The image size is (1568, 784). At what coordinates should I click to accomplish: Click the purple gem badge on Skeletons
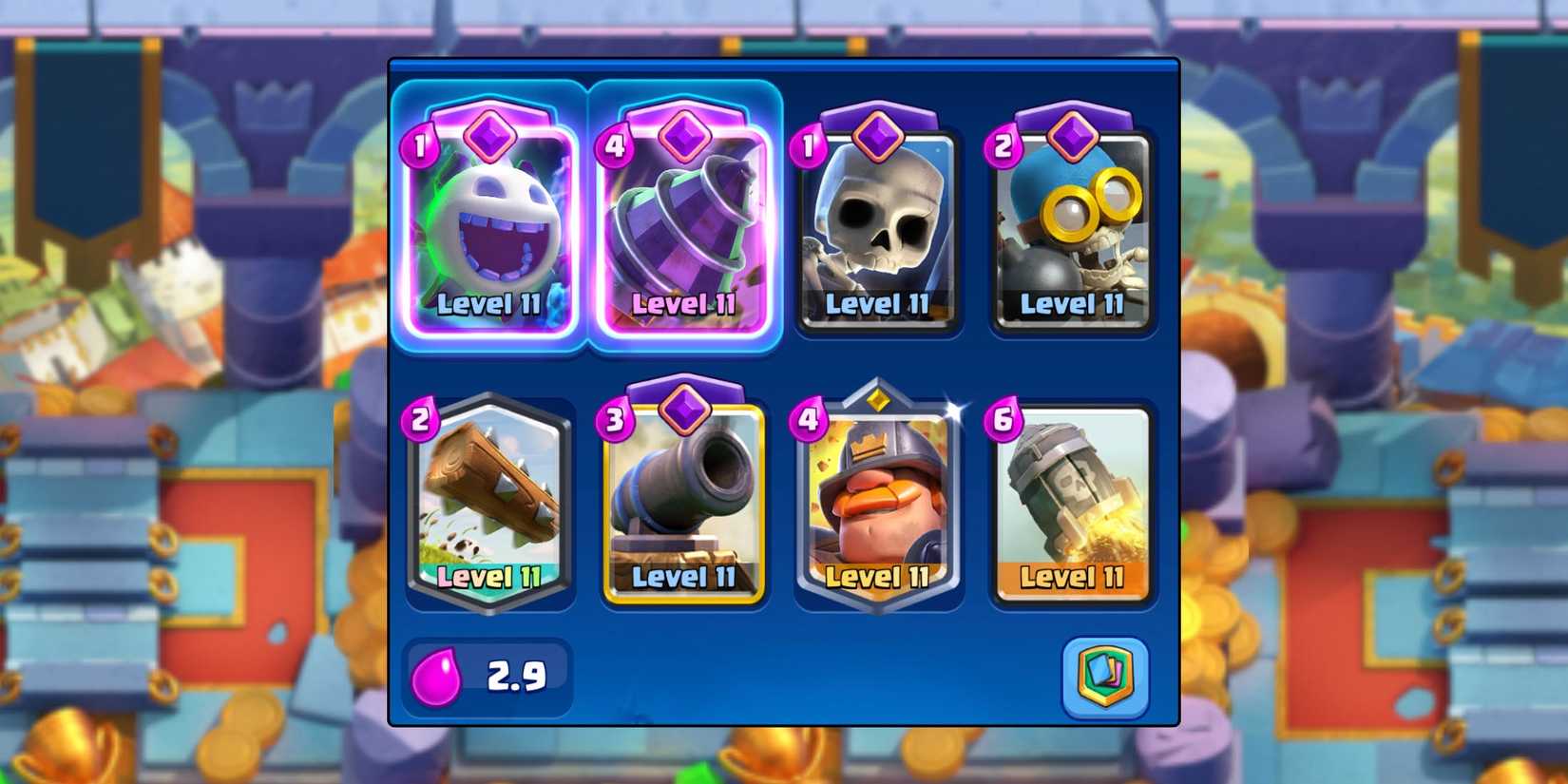879,136
